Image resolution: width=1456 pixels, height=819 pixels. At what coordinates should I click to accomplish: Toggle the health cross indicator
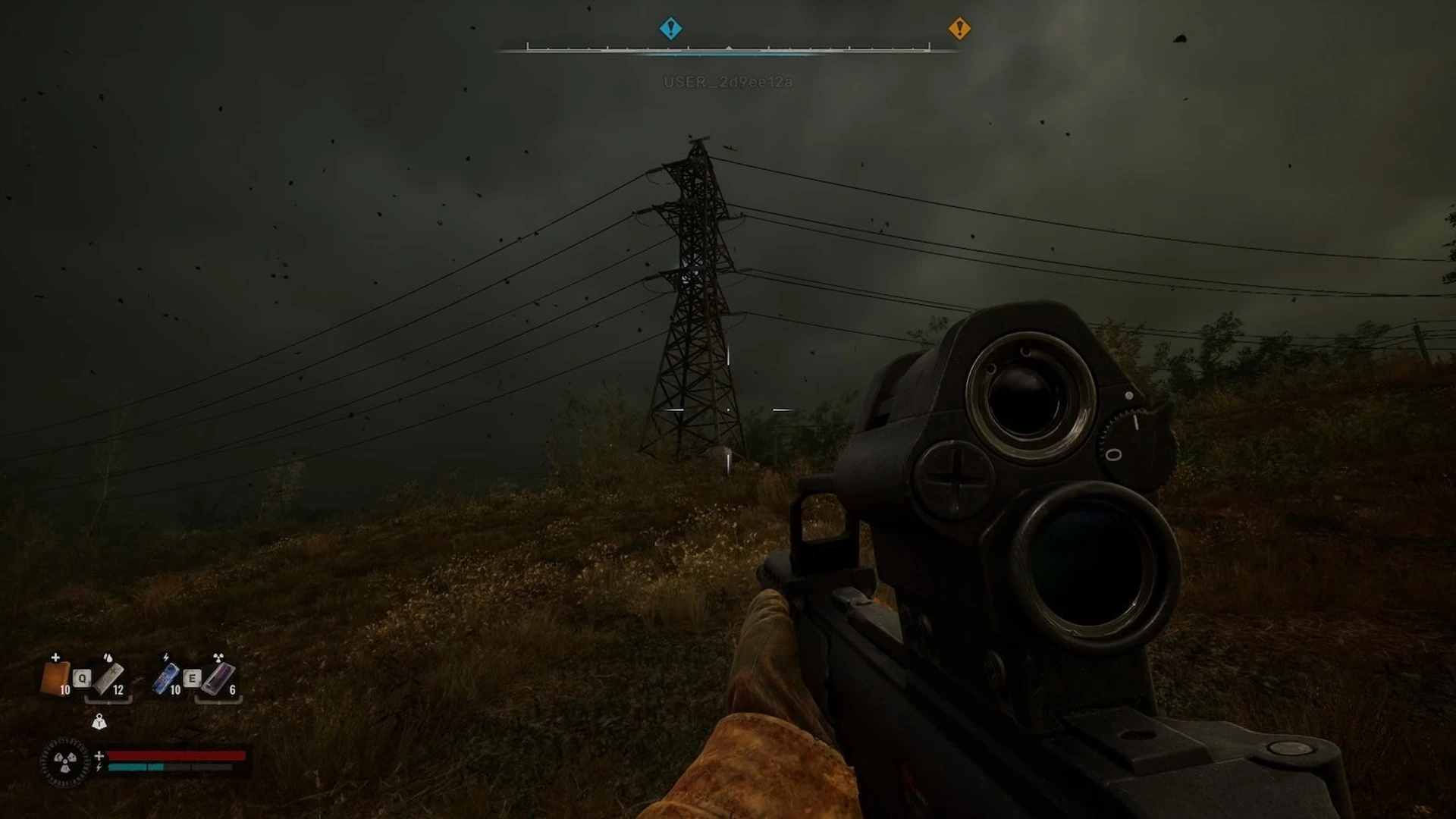click(x=99, y=756)
